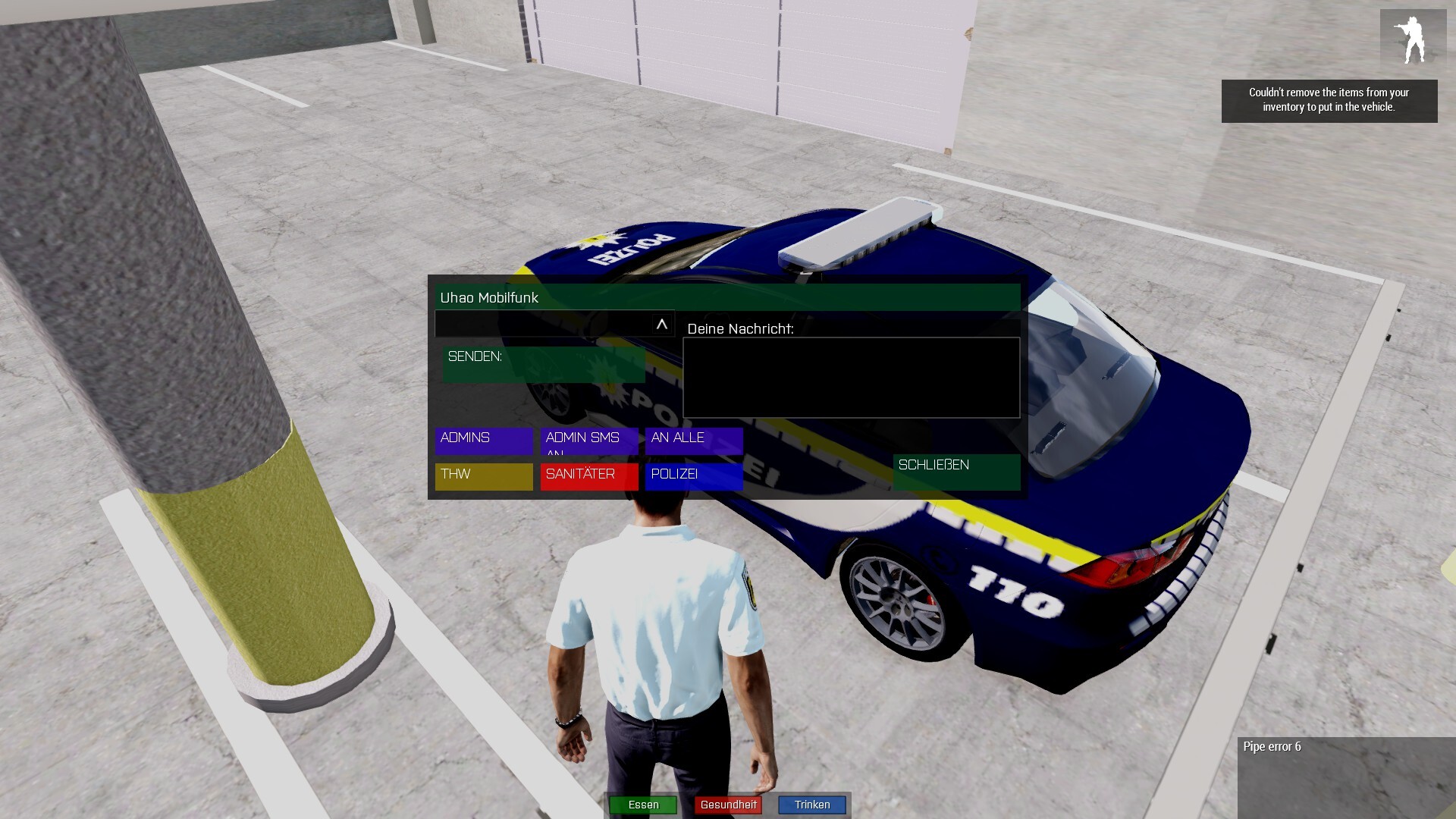Close the phone with SCHLIEßEN
Image resolution: width=1456 pixels, height=819 pixels.
pyautogui.click(x=956, y=472)
